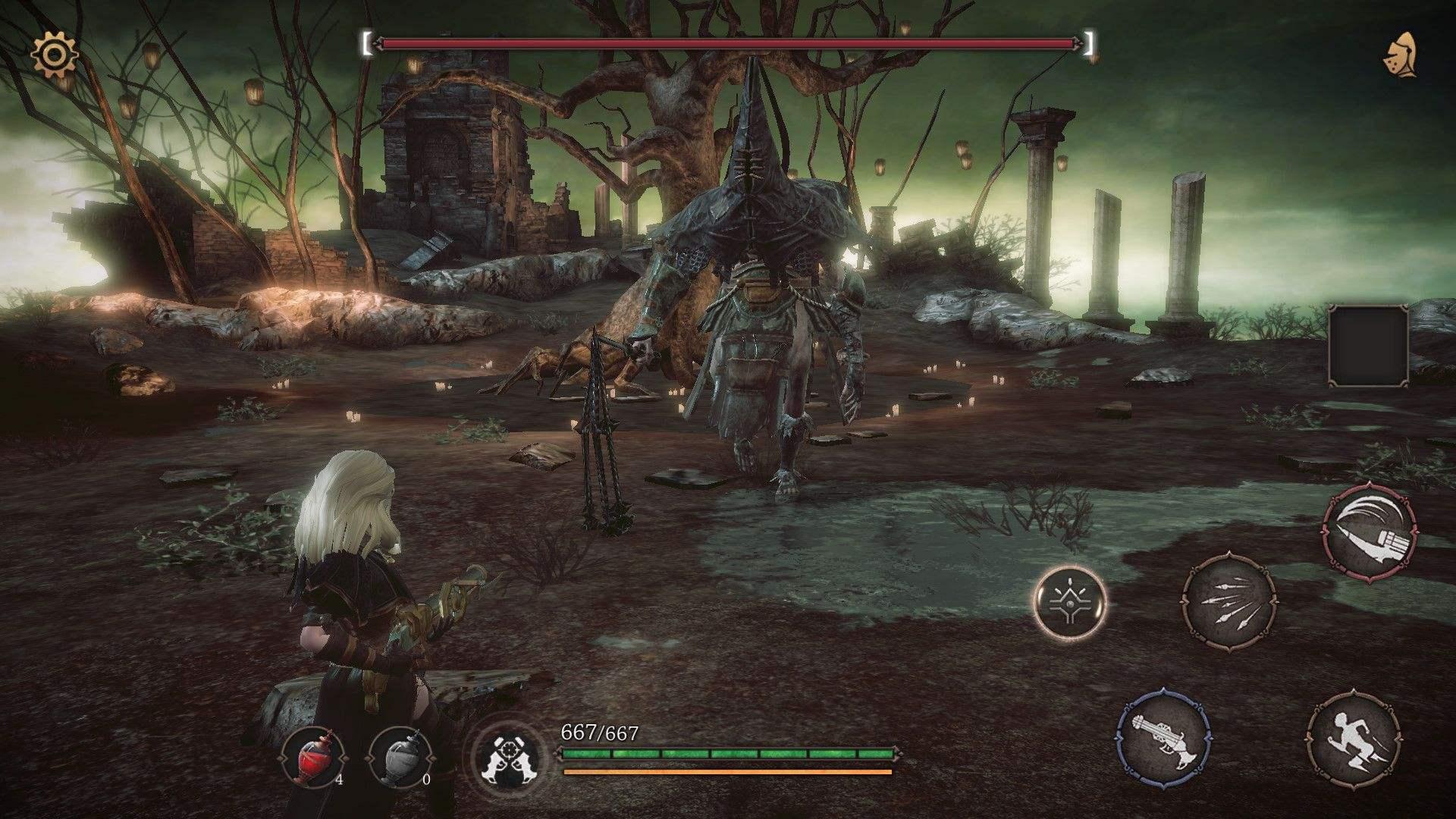Fire the crossbow gun attack
Screen dimensions: 1456x819
[x=1164, y=738]
